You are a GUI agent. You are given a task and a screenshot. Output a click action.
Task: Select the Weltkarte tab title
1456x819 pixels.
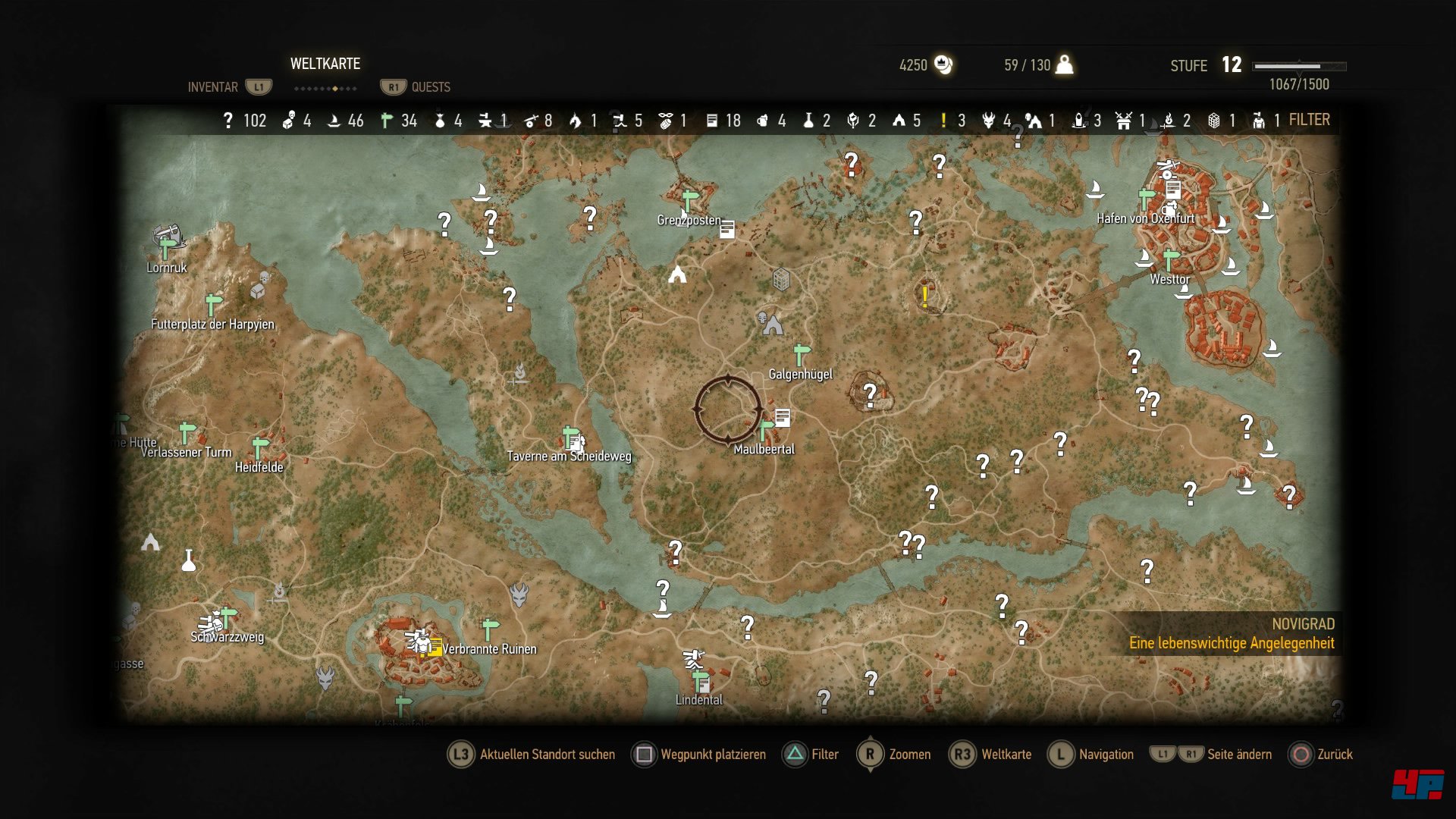coord(325,64)
